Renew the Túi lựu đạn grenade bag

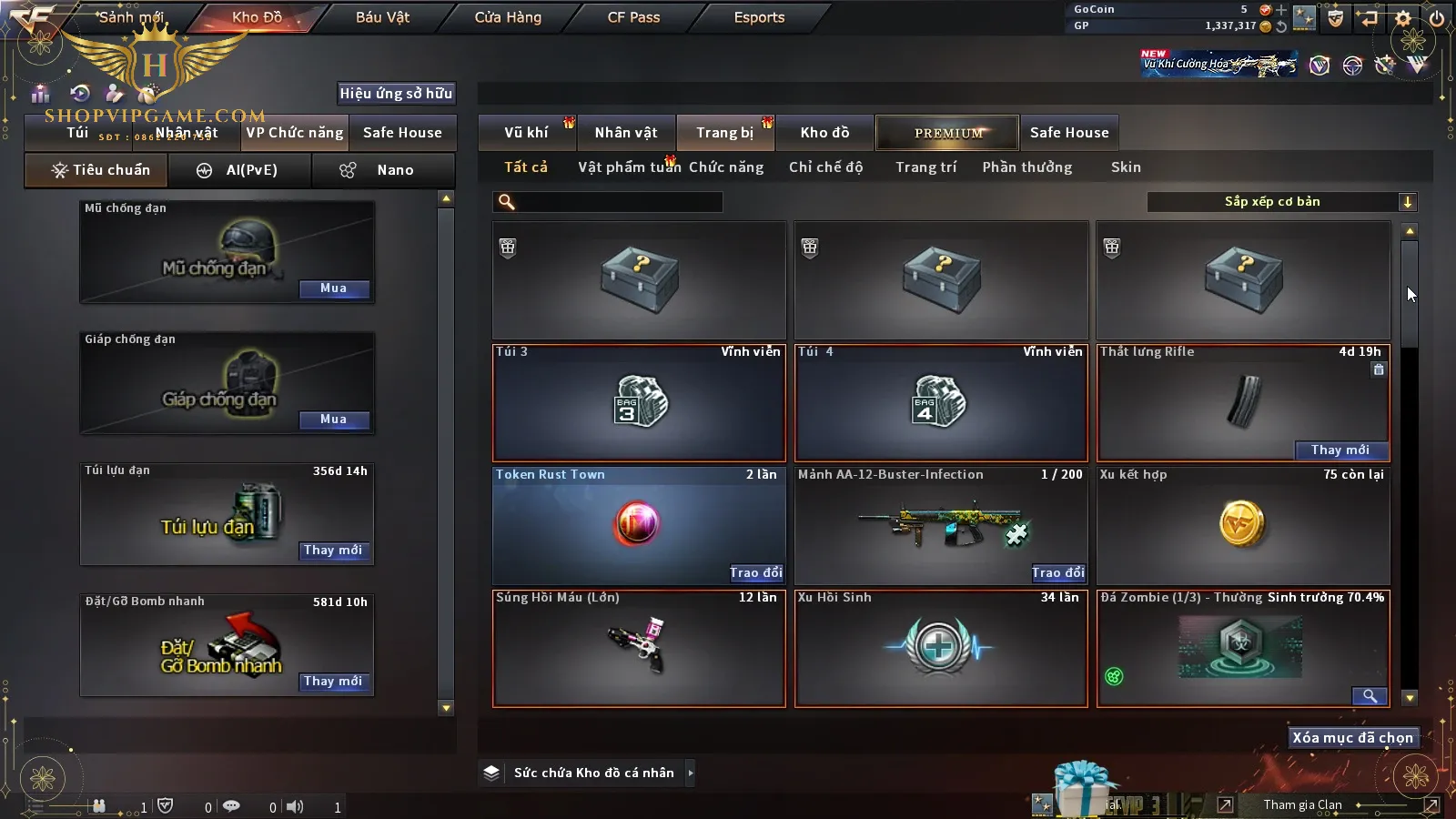pos(333,551)
